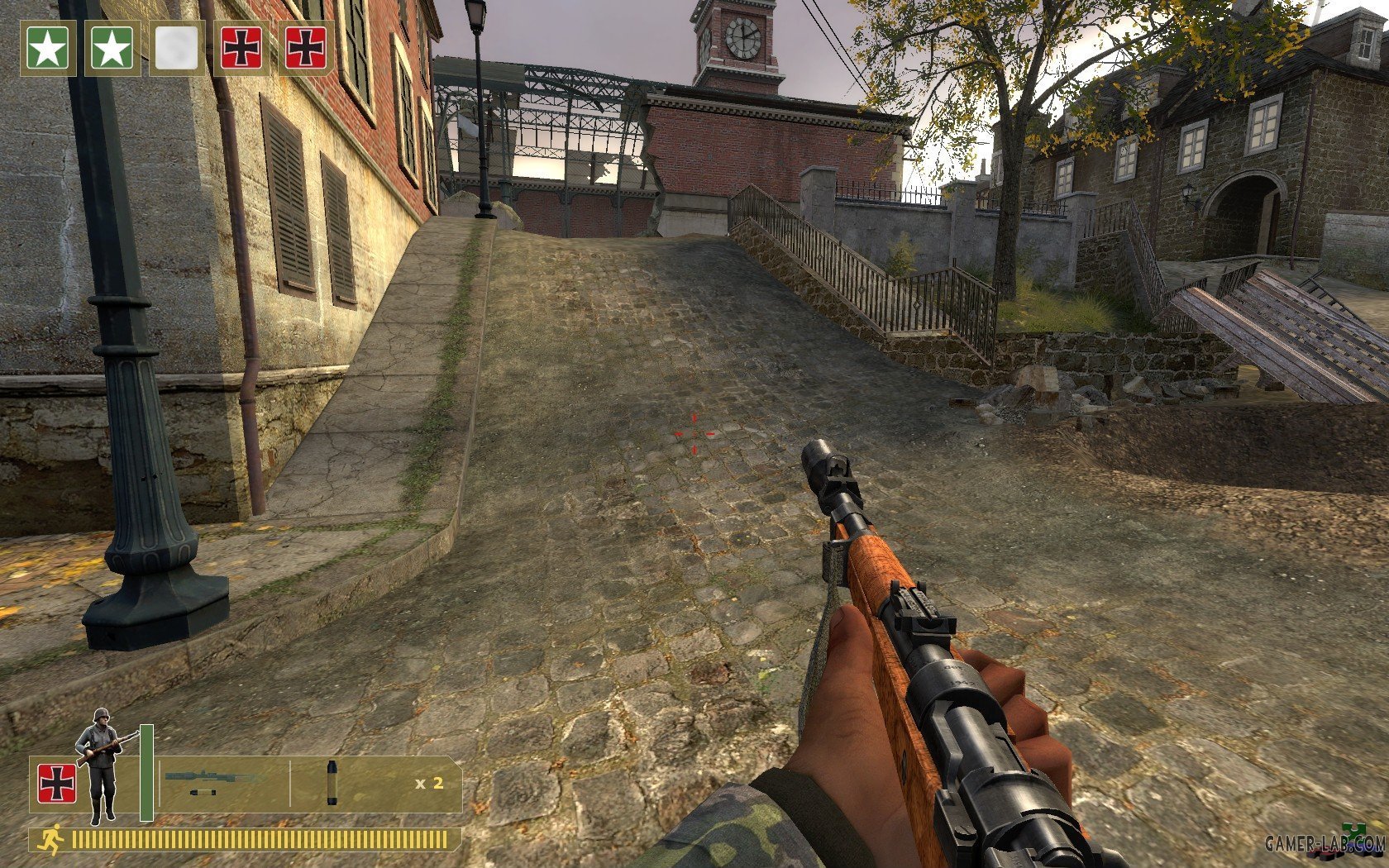The height and width of the screenshot is (868, 1389).
Task: Click the soldier class portrait in the HUD
Action: pyautogui.click(x=102, y=765)
